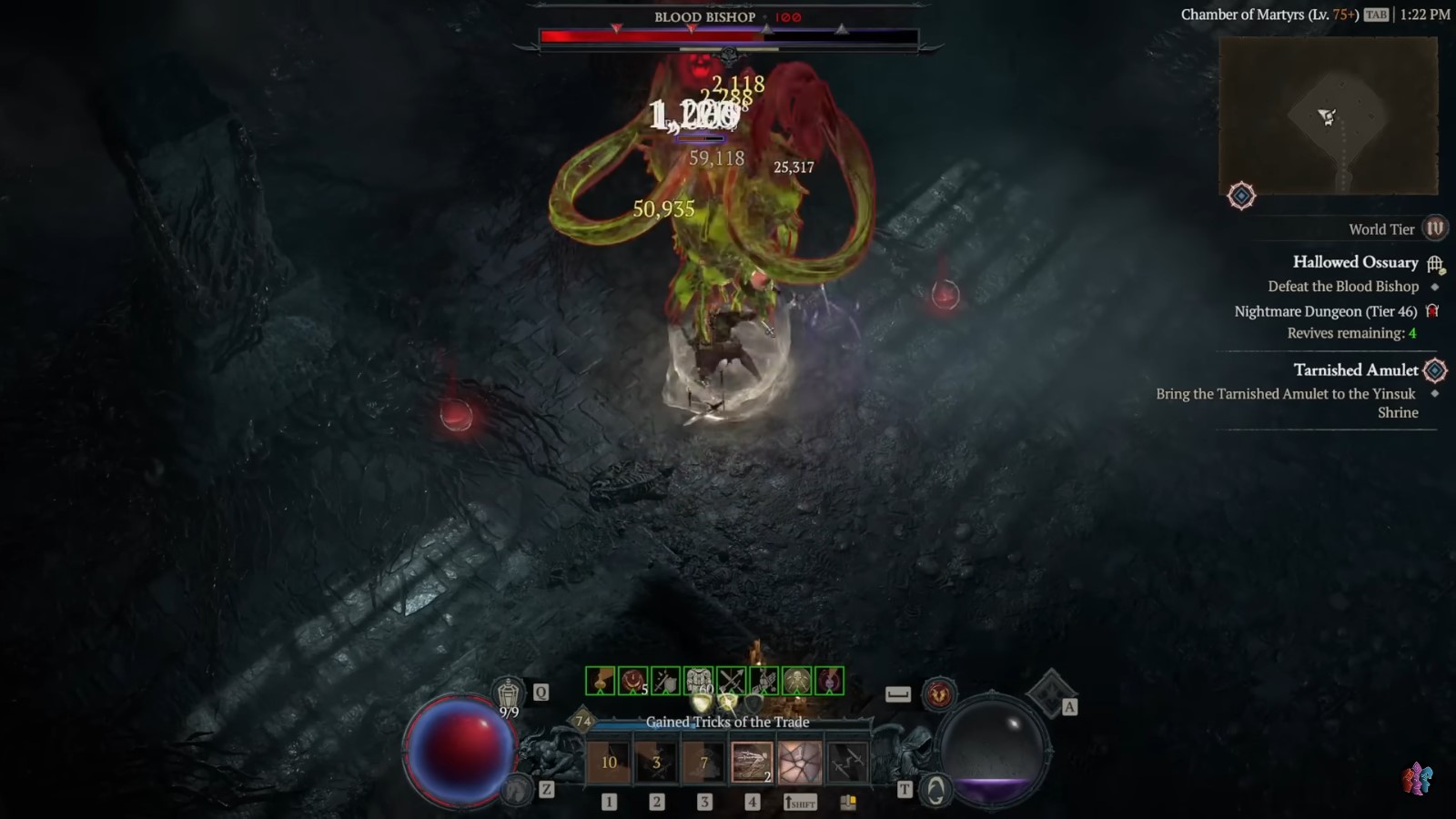
Task: Select the skill in hotbar slot 1
Action: point(607,763)
